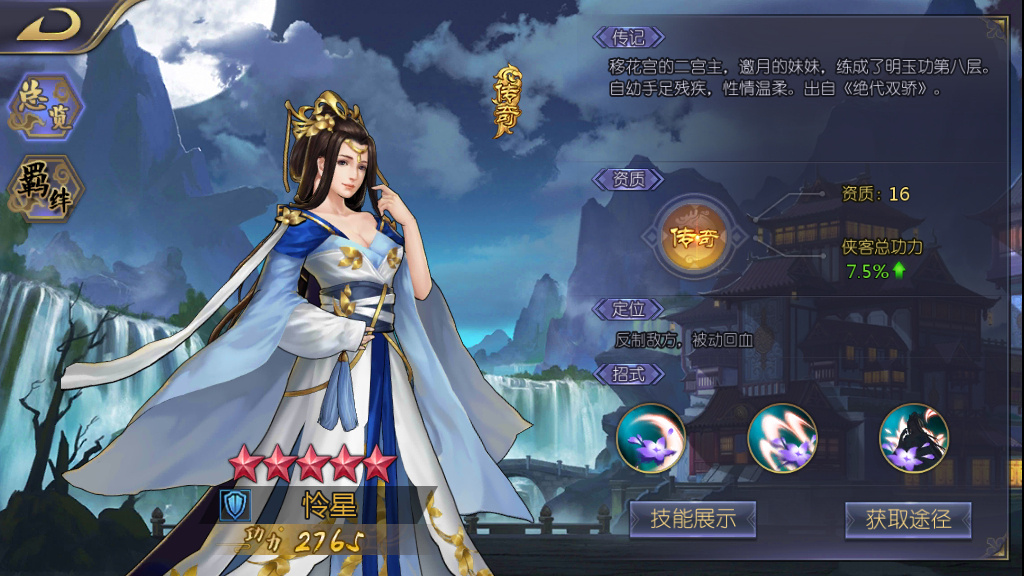Open the 羁绊 bonds tab
The image size is (1024, 576).
click(x=45, y=188)
